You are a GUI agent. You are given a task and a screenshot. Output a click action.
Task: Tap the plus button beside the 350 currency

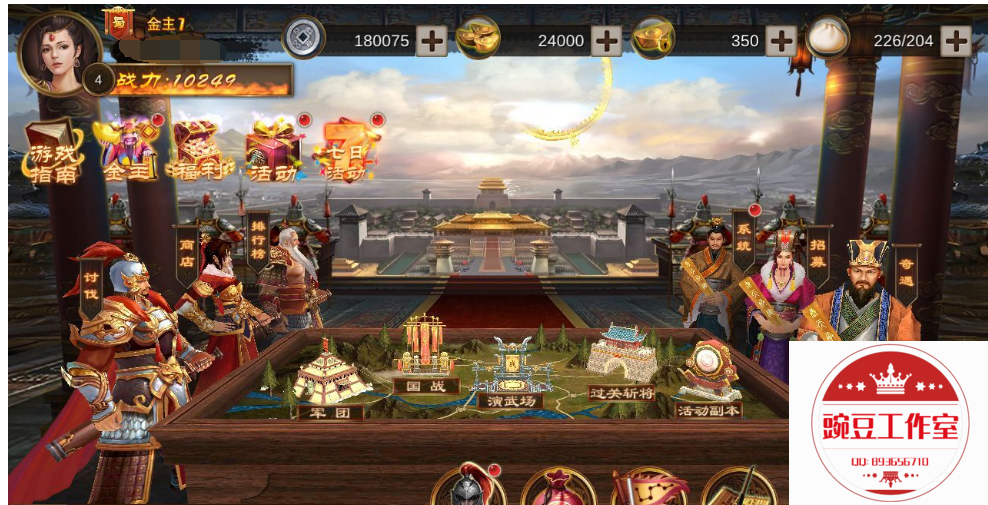[780, 41]
